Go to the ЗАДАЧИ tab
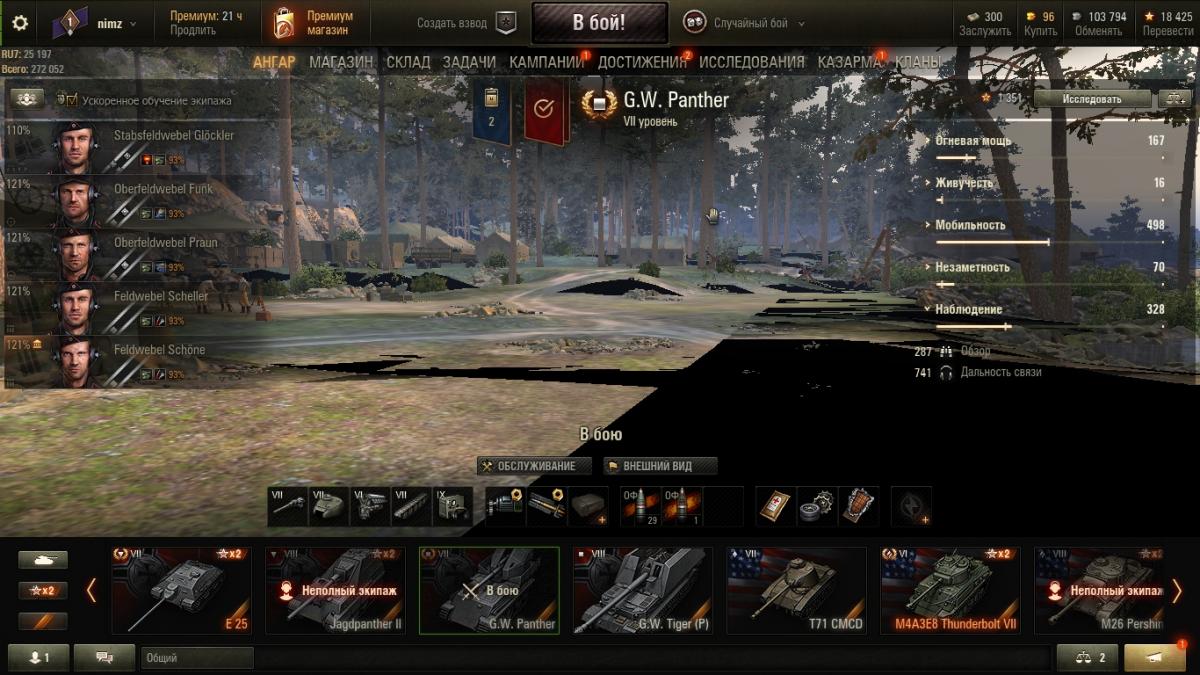 tap(469, 62)
